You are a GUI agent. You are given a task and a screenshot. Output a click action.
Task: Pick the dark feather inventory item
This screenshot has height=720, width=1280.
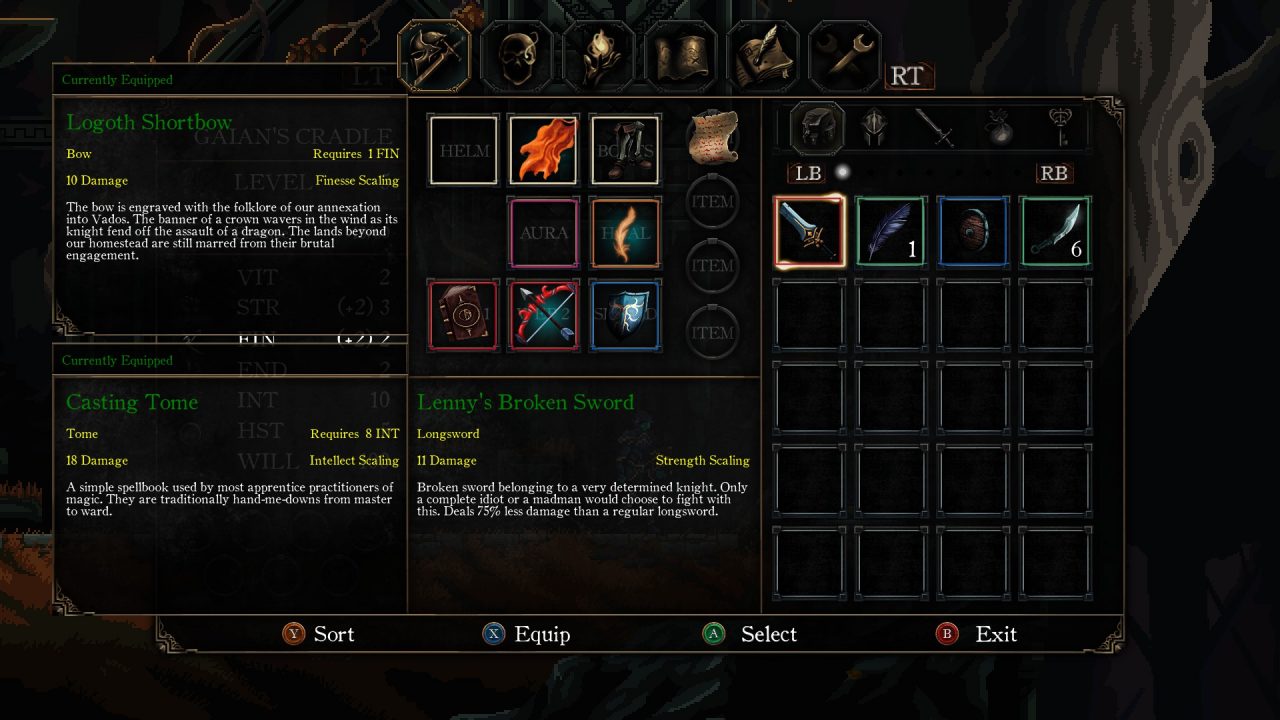(891, 232)
